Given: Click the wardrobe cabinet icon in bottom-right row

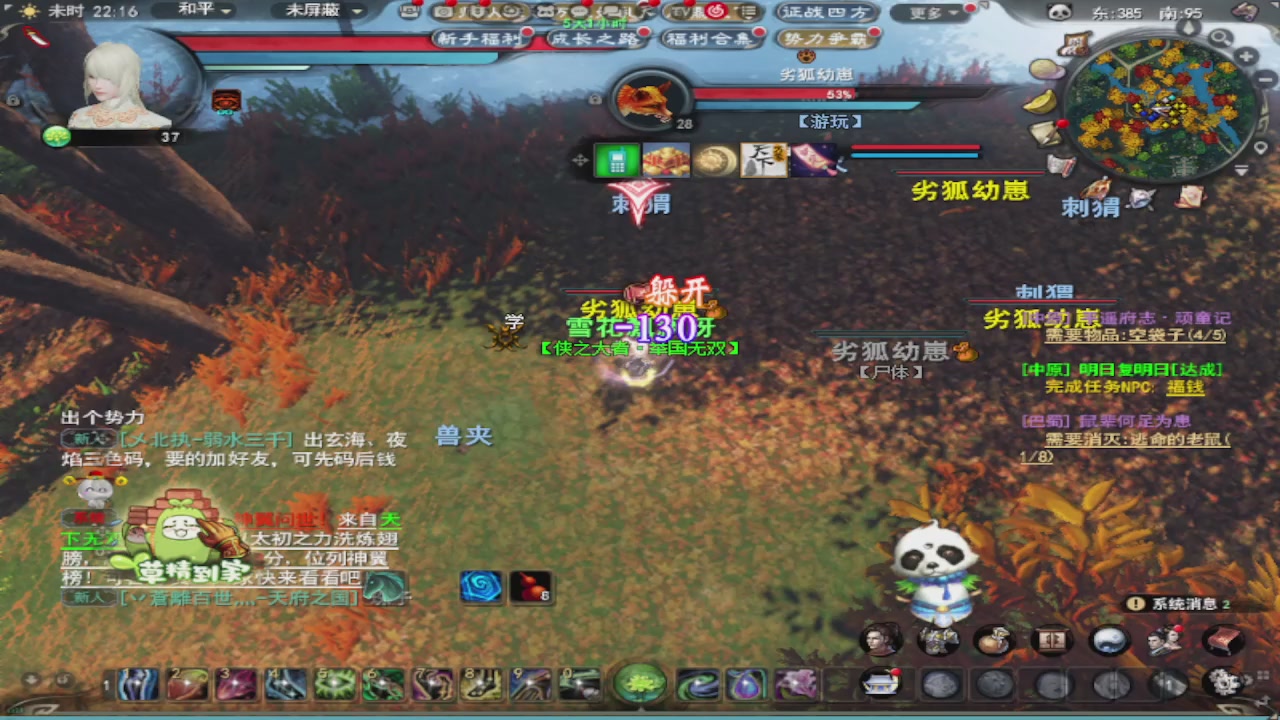Looking at the screenshot, I should 1053,640.
